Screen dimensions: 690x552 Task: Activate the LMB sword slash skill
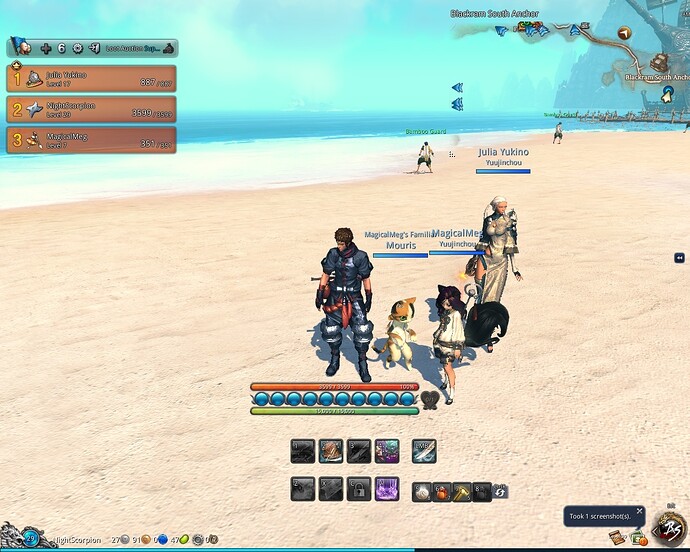click(x=424, y=452)
